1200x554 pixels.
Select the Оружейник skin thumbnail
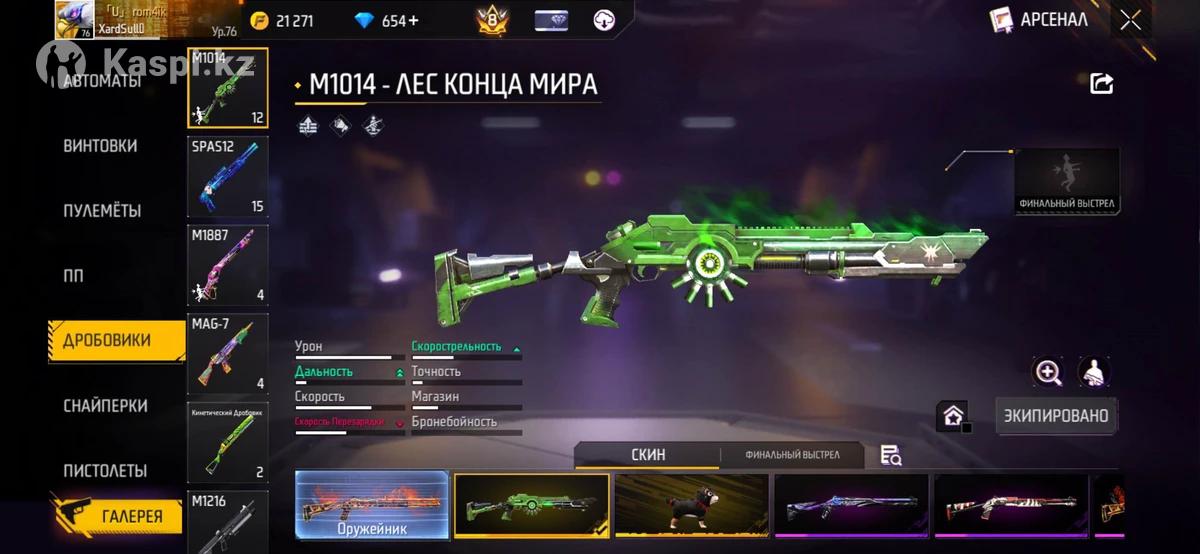371,505
